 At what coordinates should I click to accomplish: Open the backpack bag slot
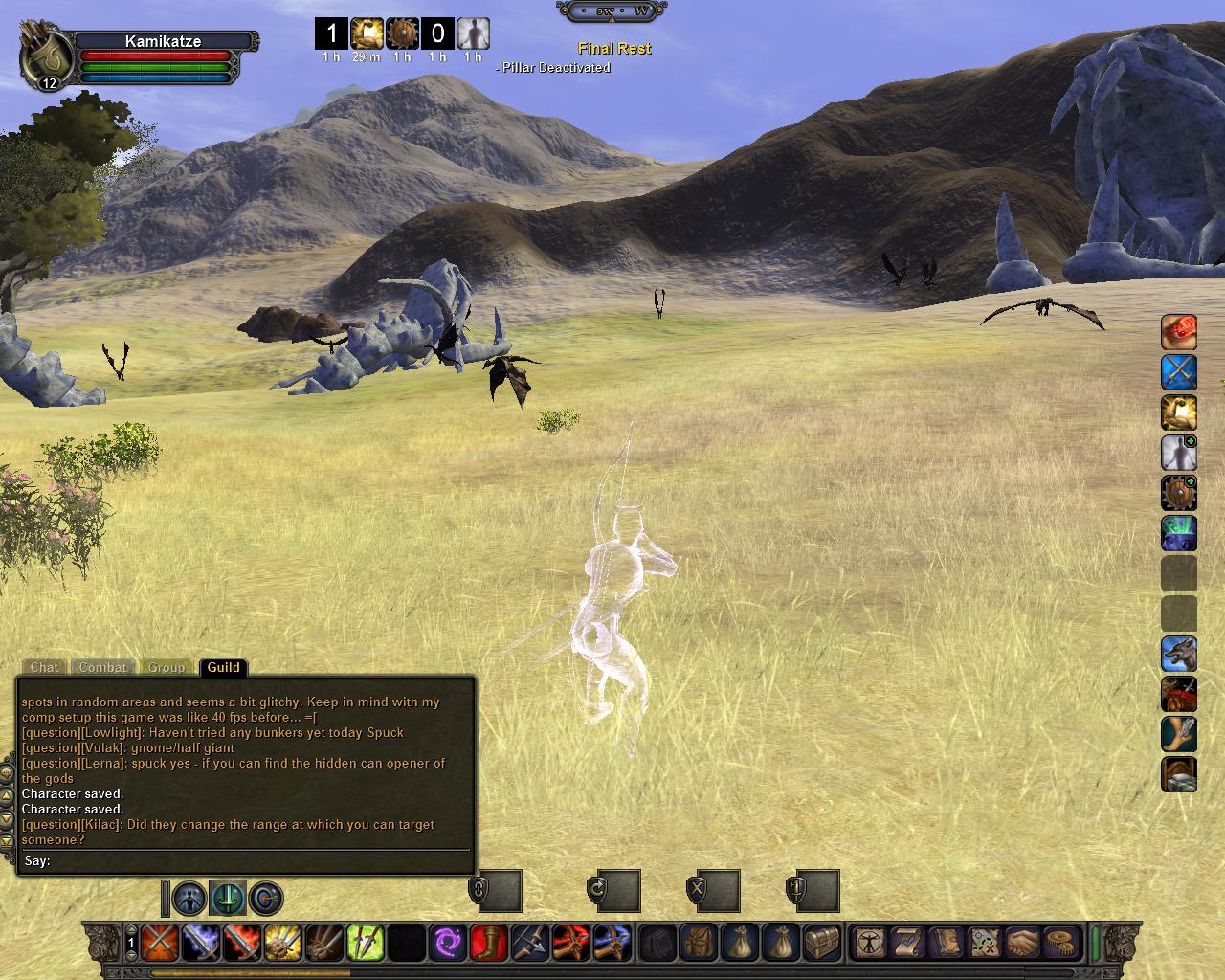pos(699,943)
